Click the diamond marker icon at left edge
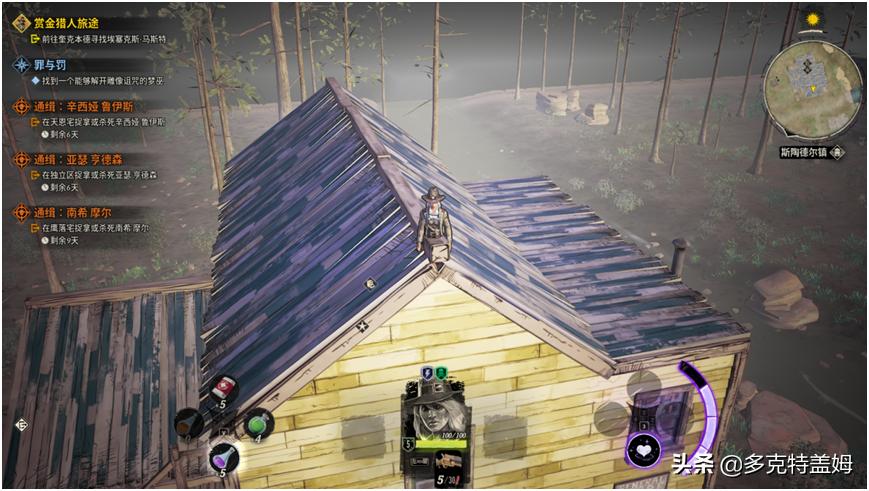Viewport: 869px width, 491px height. click(20, 425)
